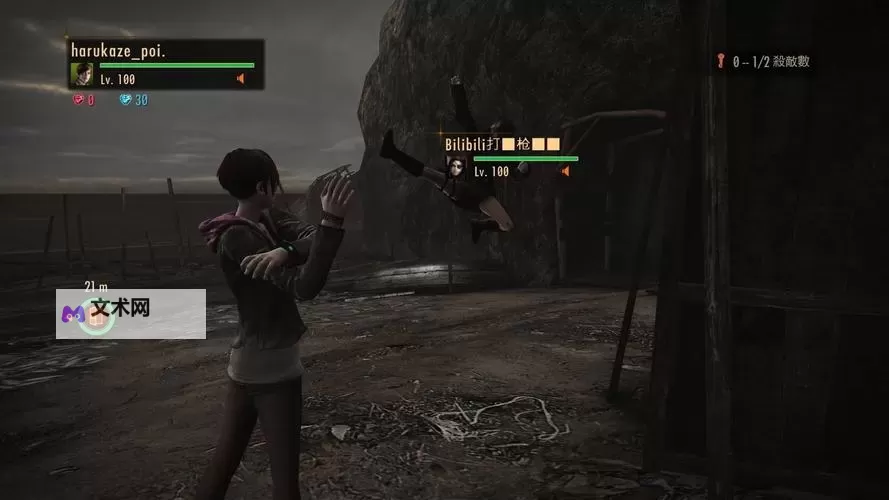Screen dimensions: 889x500
Task: Toggle the speaker icon beside the partner's level
Action: click(x=565, y=172)
